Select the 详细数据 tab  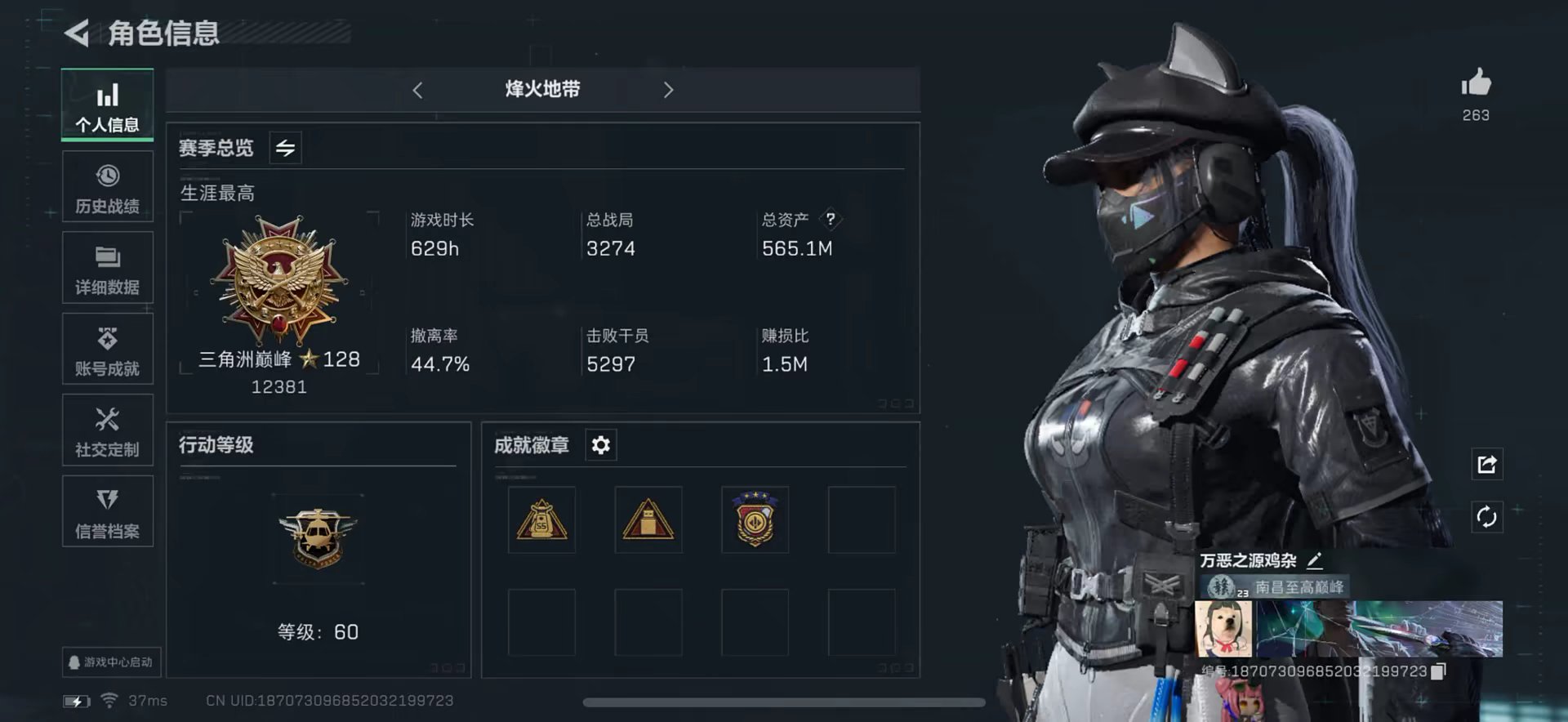(107, 269)
